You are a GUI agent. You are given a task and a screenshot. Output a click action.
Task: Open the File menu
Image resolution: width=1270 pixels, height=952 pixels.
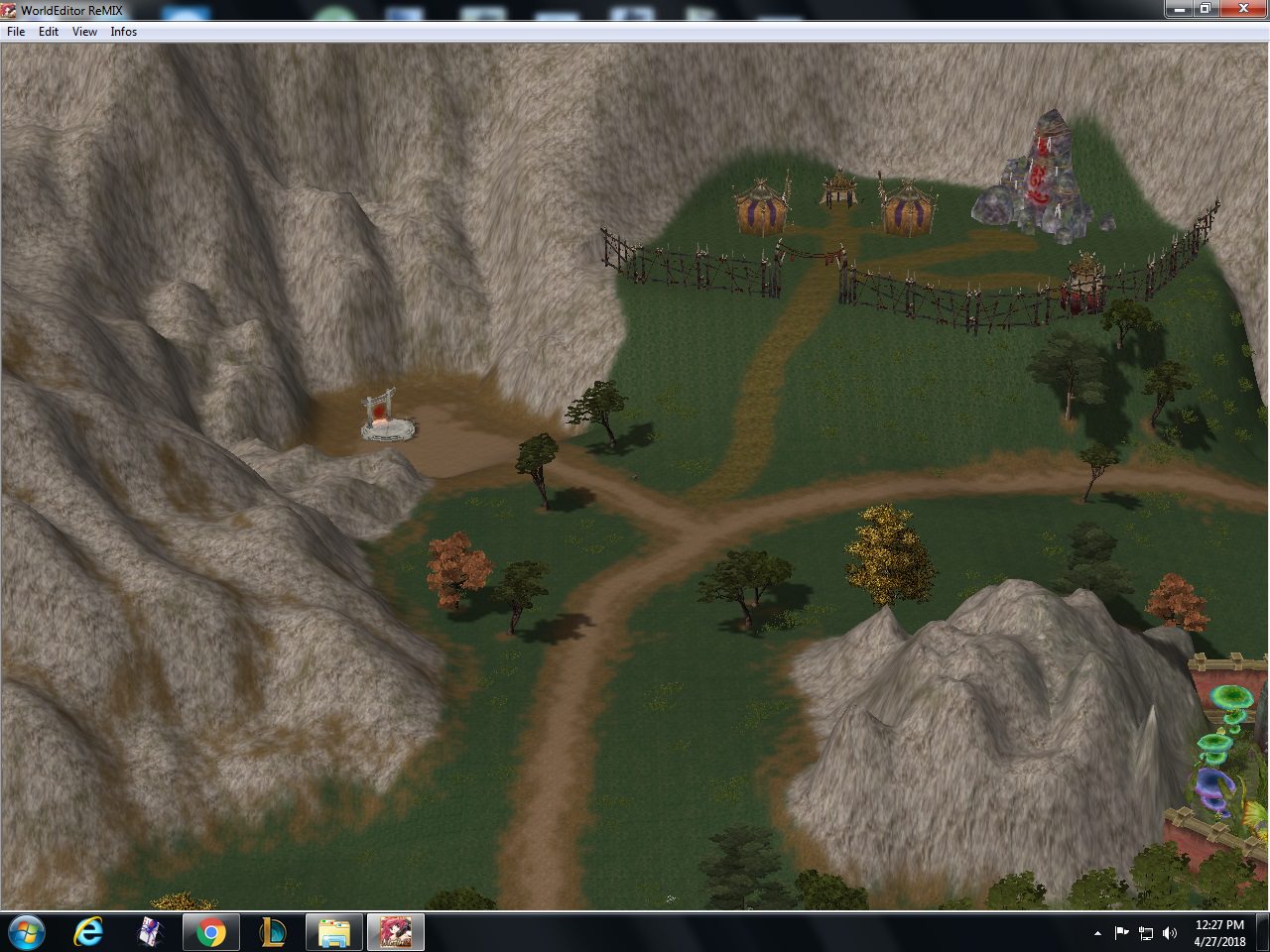click(x=15, y=31)
